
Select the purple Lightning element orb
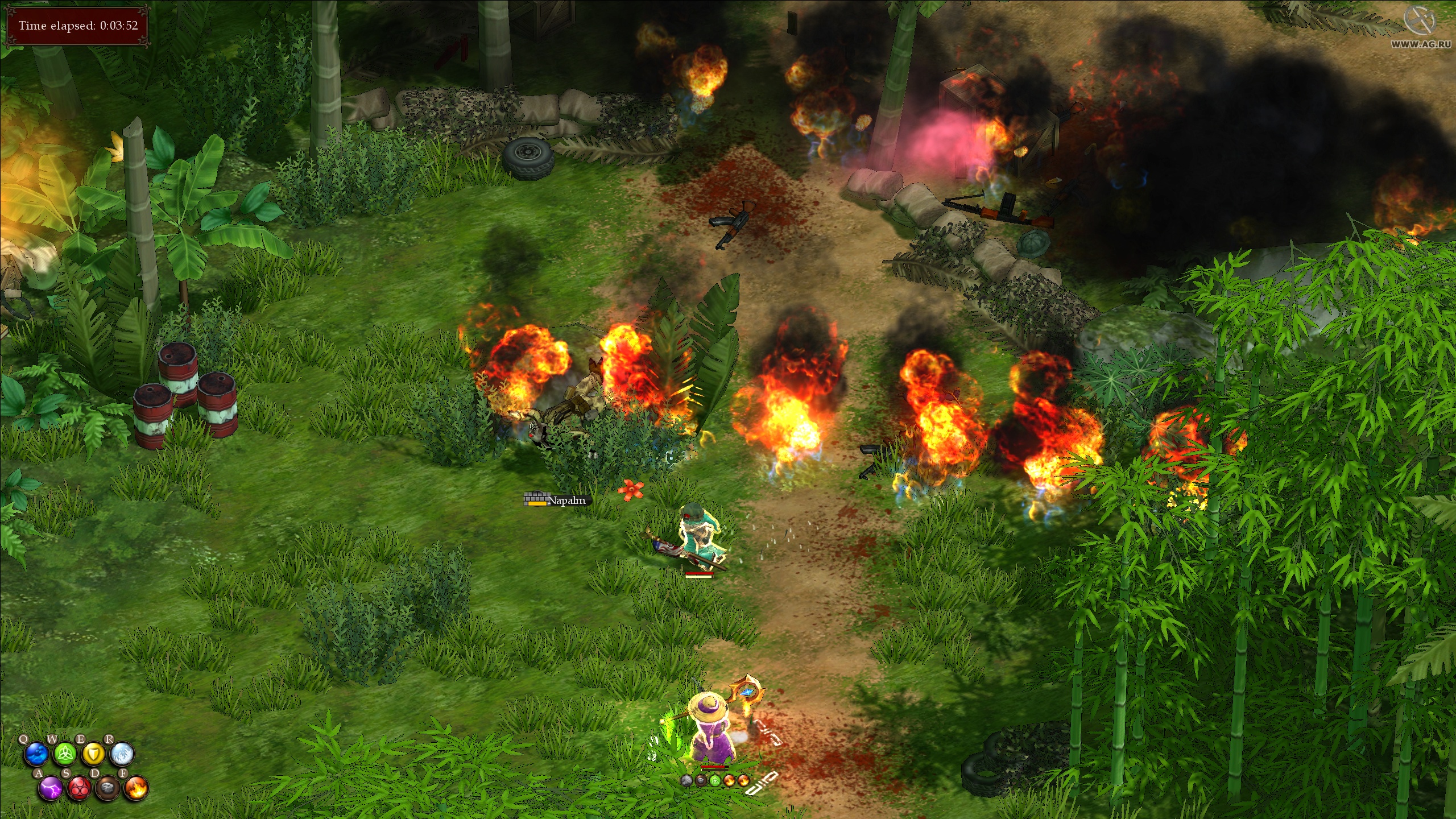51,789
